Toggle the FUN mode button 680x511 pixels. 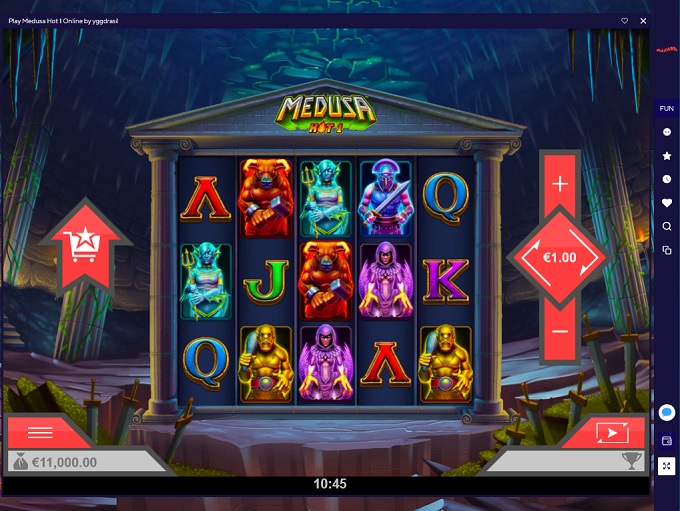(x=667, y=108)
